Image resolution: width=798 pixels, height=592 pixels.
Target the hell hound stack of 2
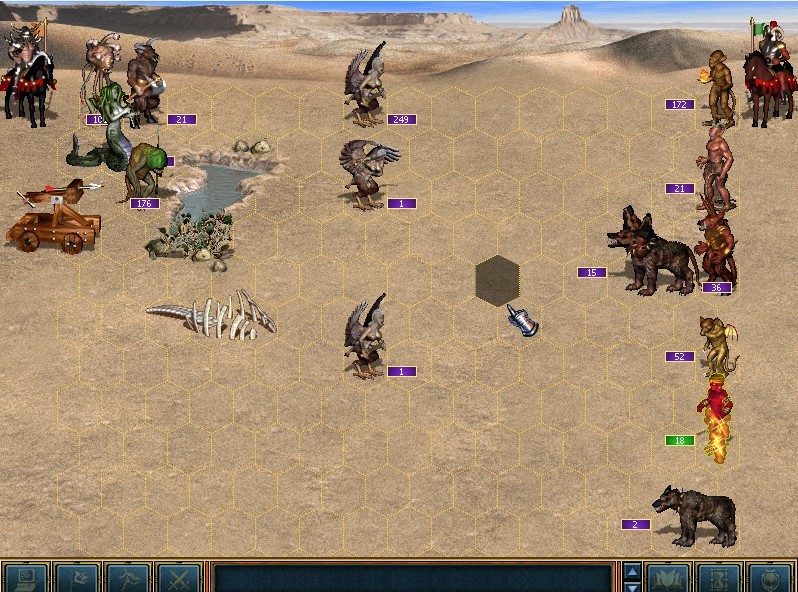click(x=695, y=515)
